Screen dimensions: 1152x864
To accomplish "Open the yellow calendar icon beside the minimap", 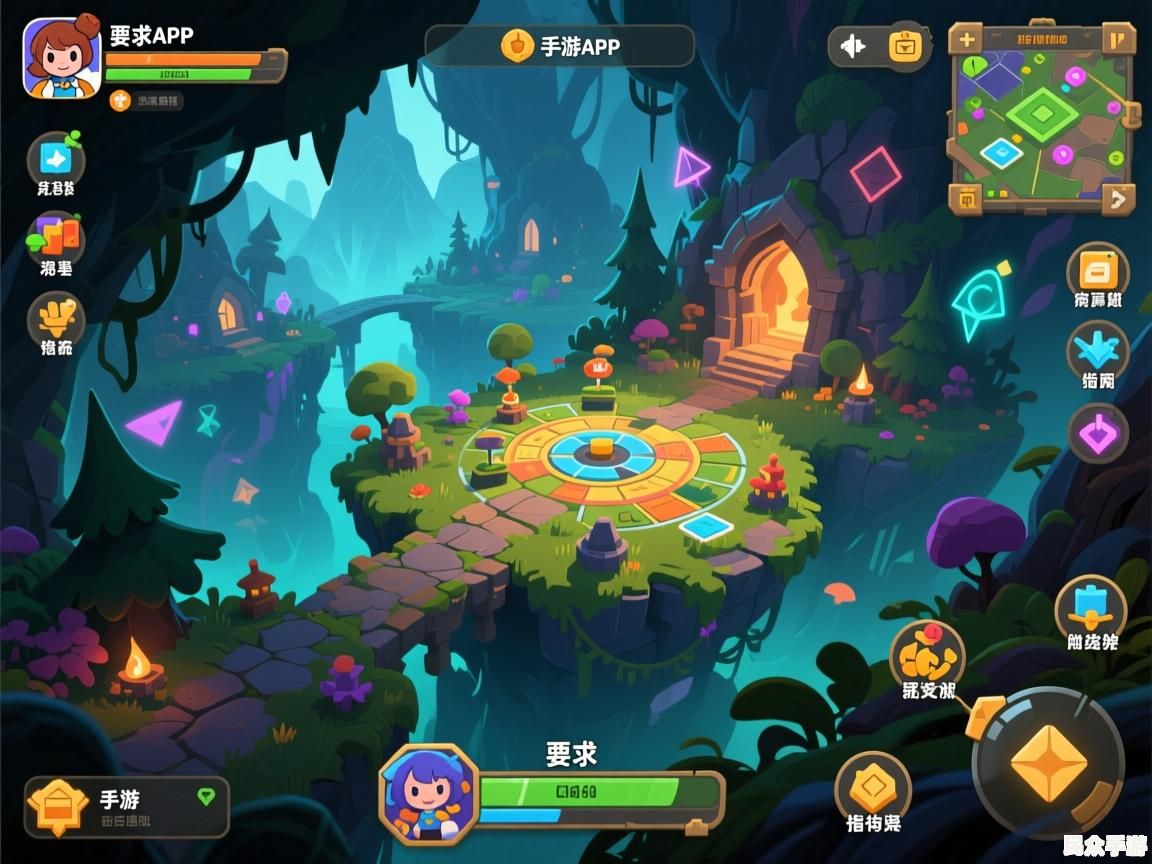I will [906, 46].
